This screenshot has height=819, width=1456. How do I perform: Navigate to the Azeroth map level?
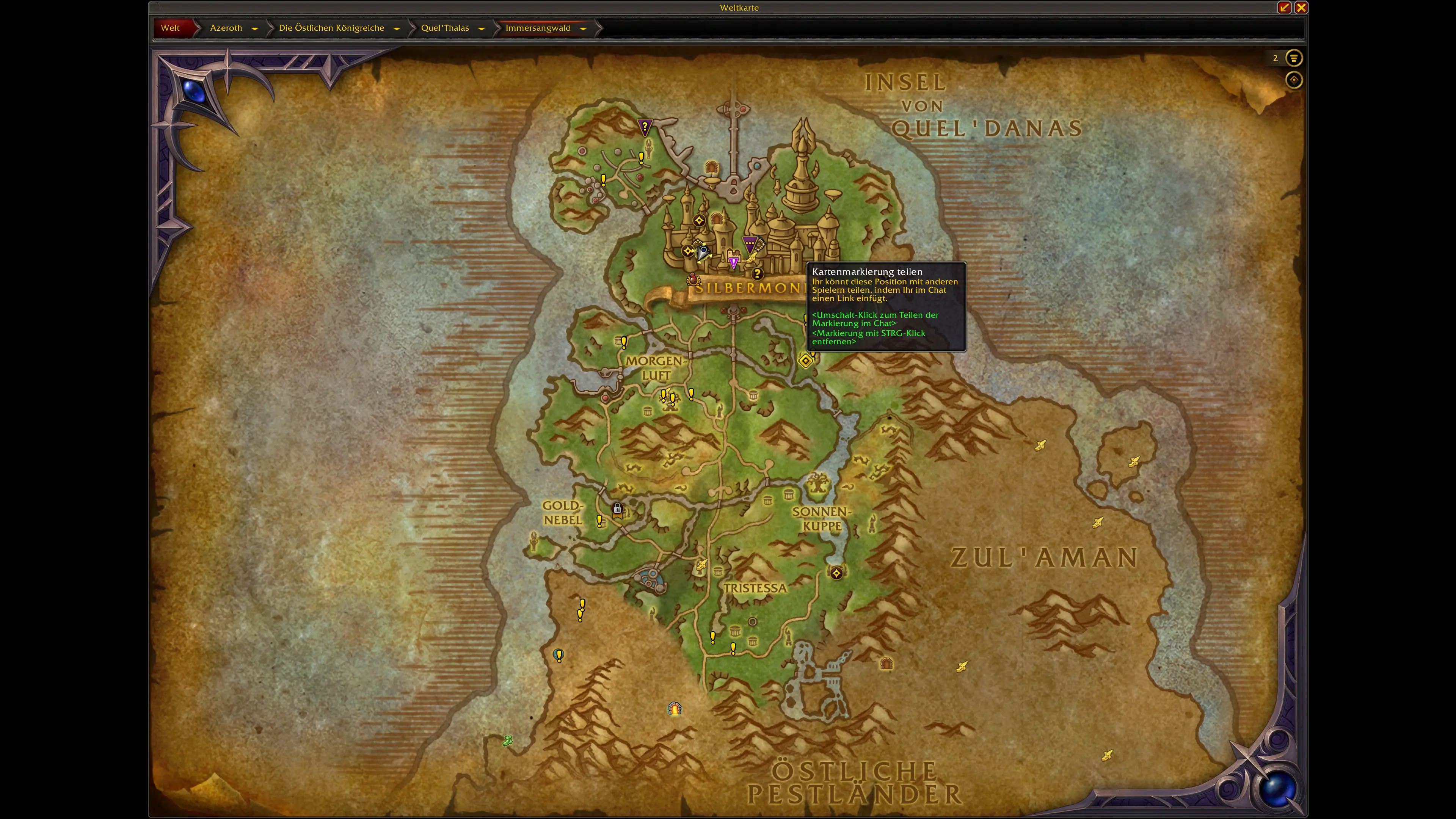pos(226,28)
